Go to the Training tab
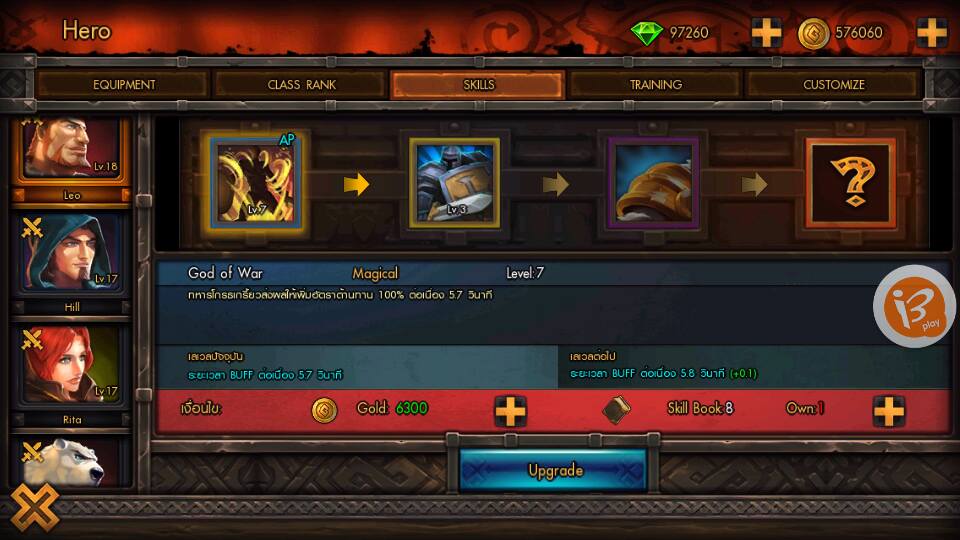The height and width of the screenshot is (540, 960). tap(656, 85)
